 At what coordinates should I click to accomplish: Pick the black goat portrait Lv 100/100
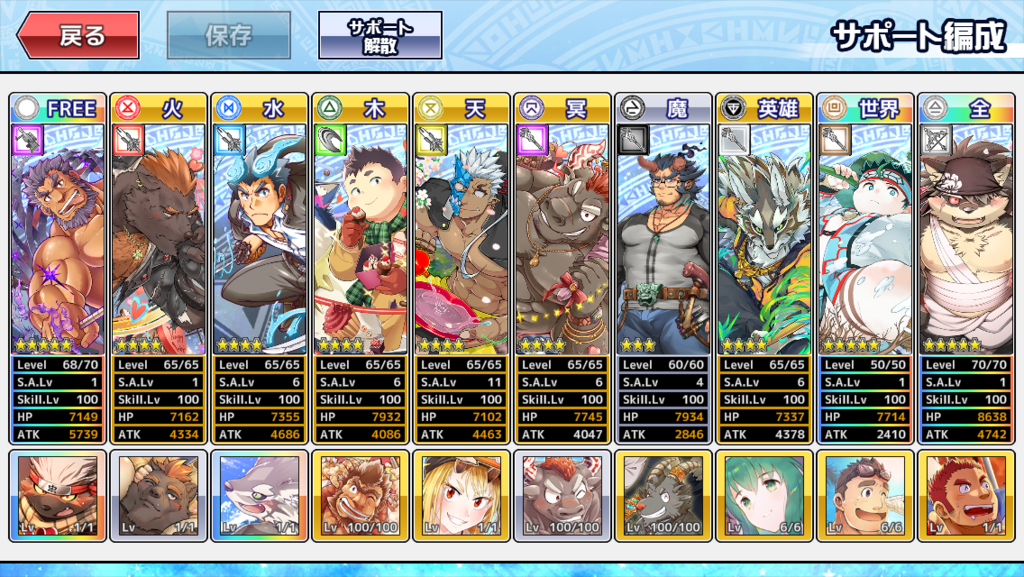[x=664, y=496]
